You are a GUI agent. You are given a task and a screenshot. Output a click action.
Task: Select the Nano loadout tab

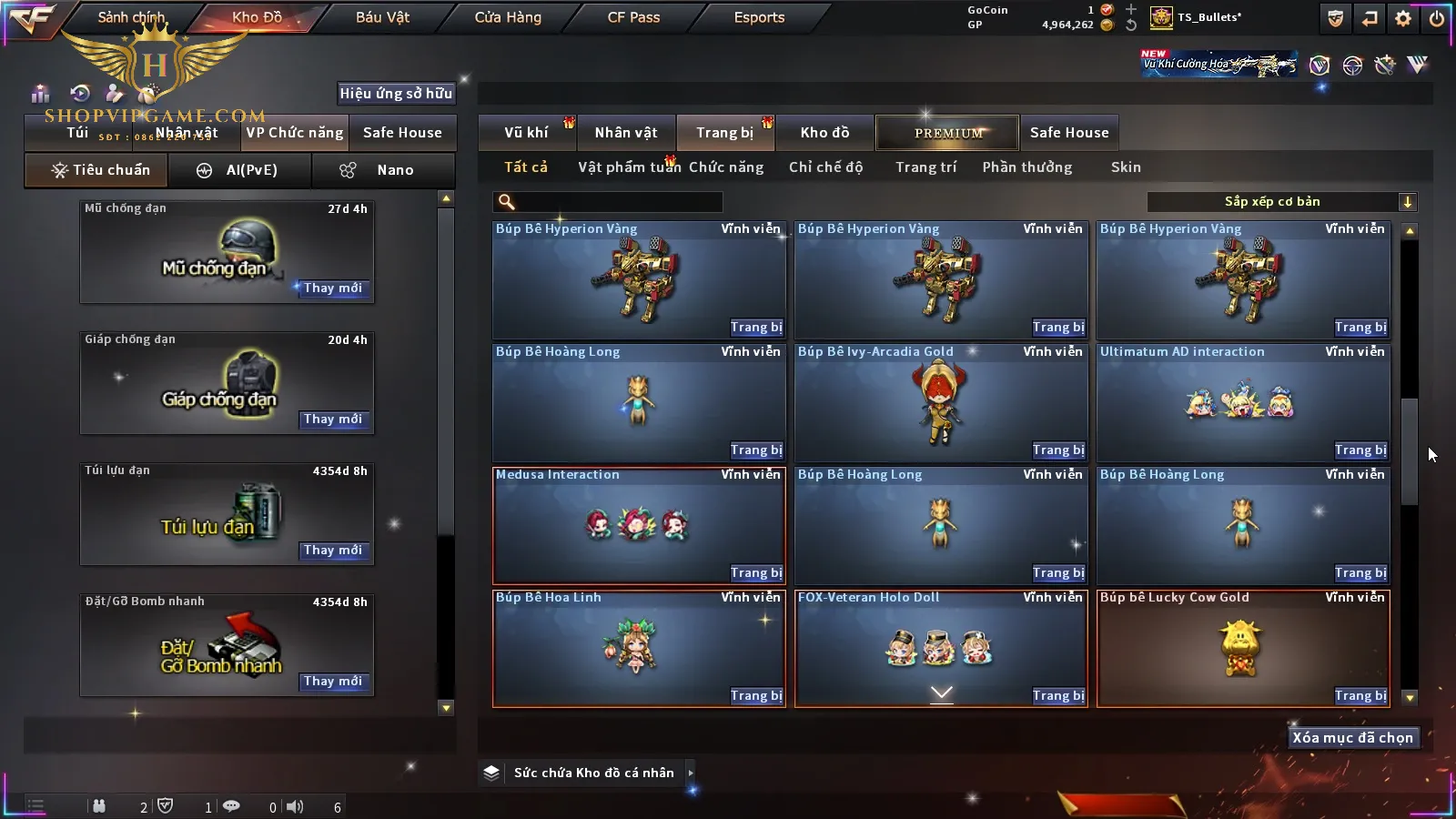pos(383,170)
